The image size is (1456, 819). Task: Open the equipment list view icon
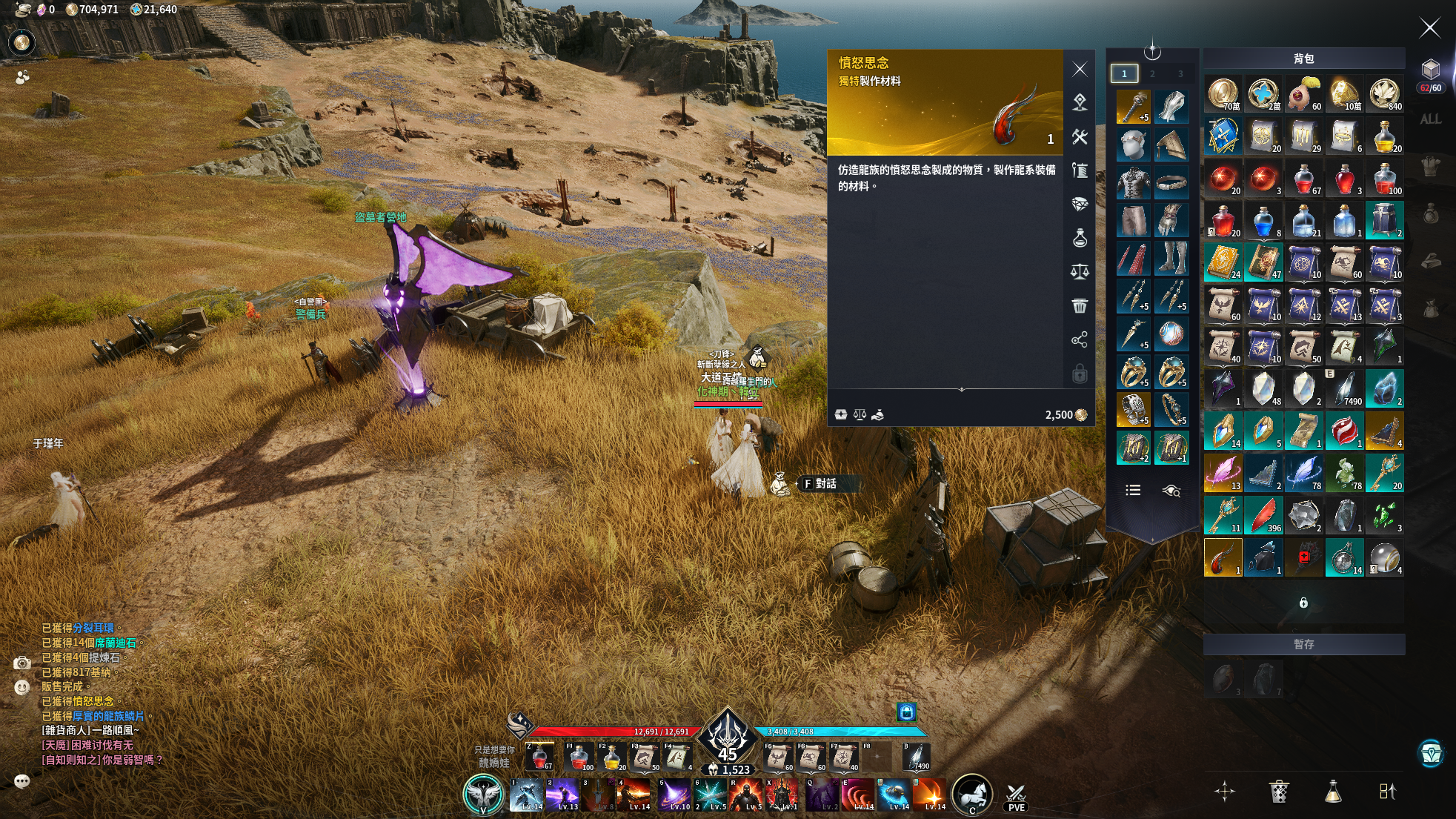click(1133, 490)
